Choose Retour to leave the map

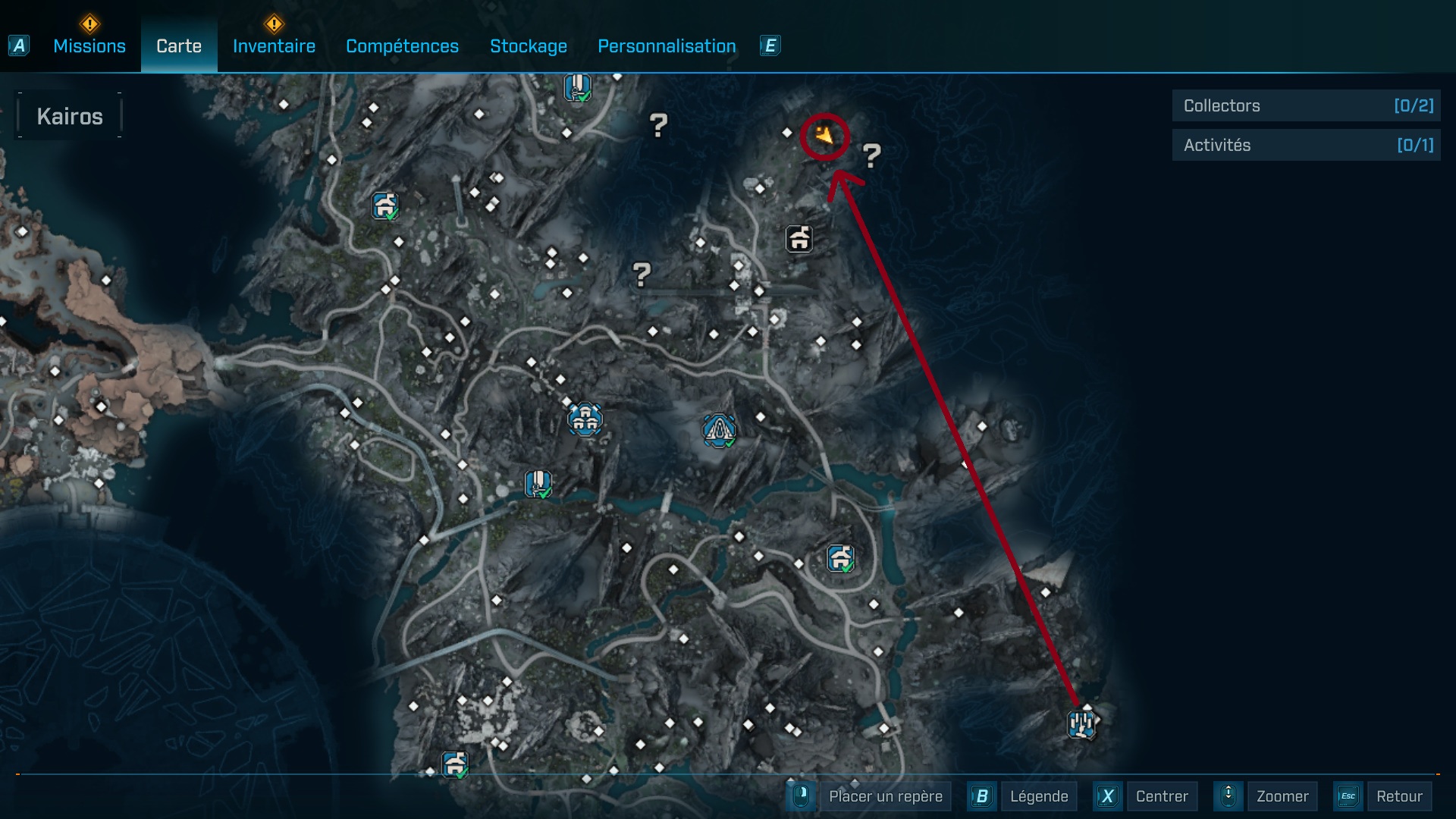pos(1399,796)
